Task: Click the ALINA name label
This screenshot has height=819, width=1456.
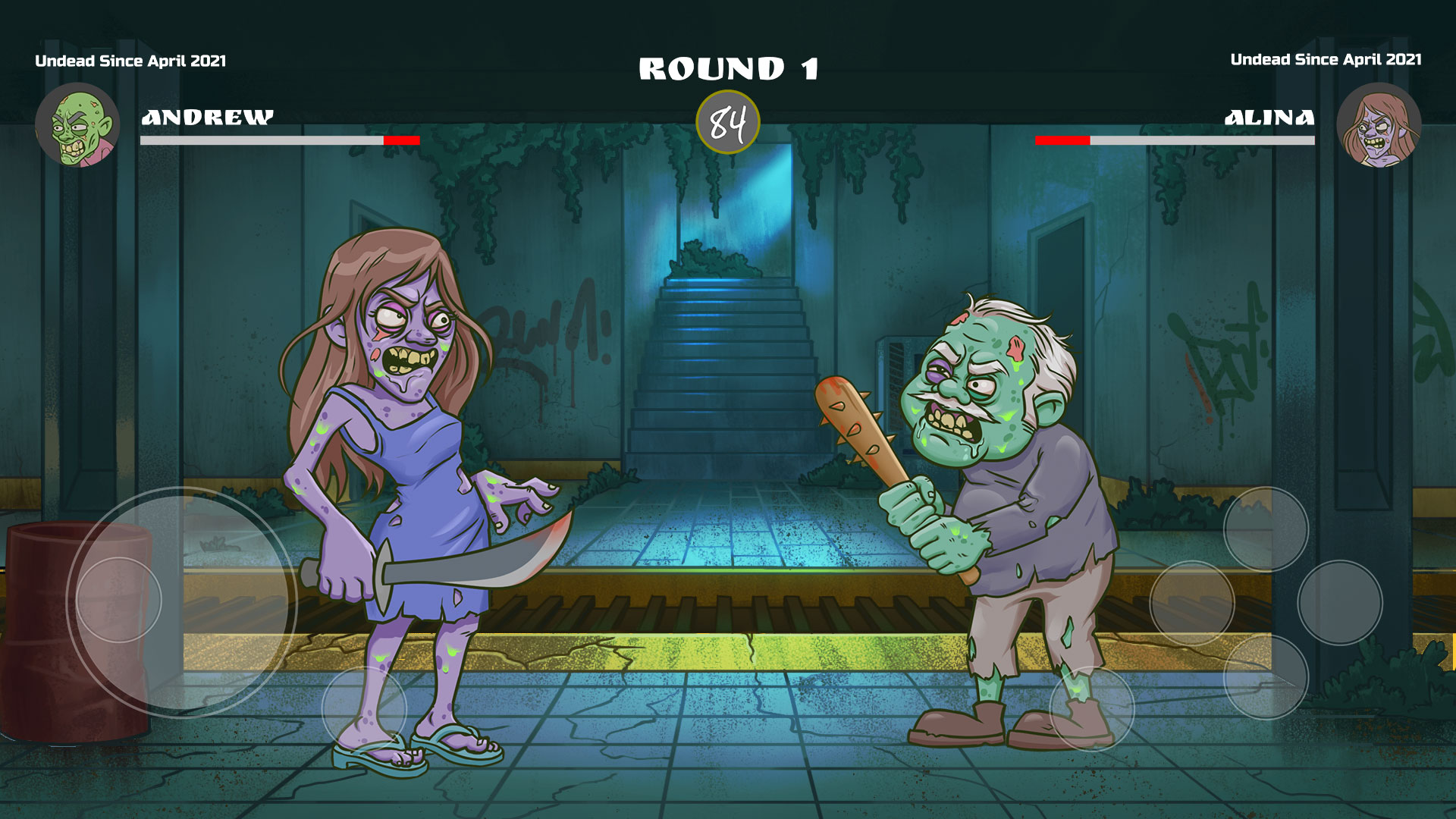Action: tap(1269, 118)
